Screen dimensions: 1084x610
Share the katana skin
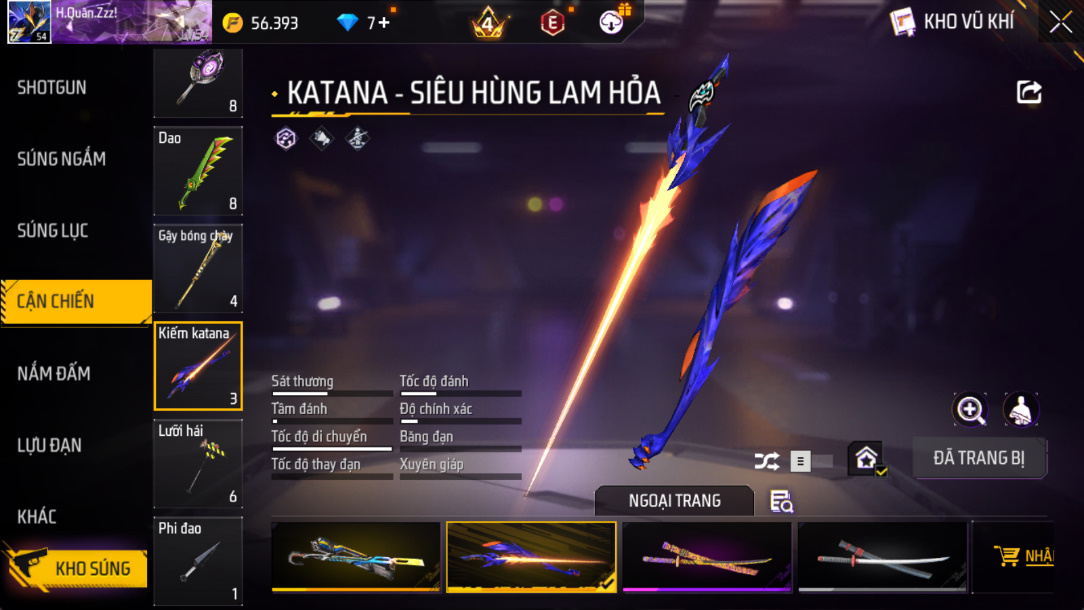coord(1029,93)
